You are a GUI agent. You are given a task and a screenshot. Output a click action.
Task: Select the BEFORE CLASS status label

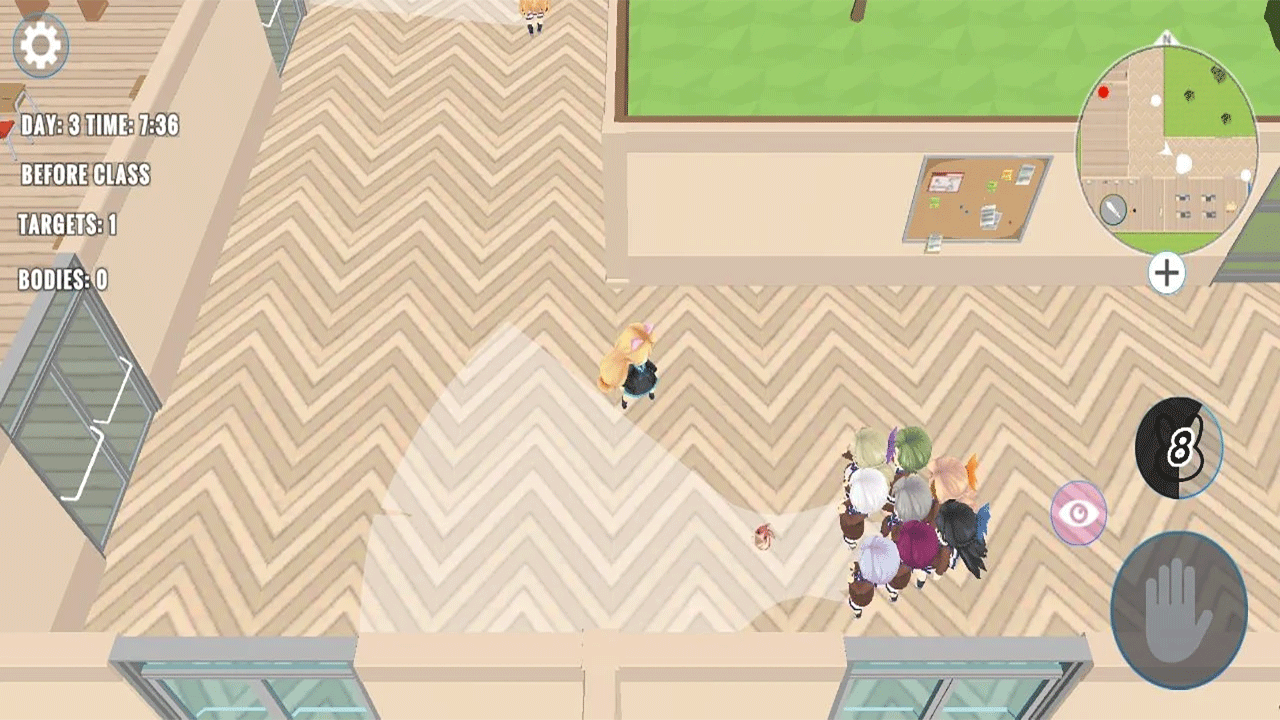coord(85,175)
